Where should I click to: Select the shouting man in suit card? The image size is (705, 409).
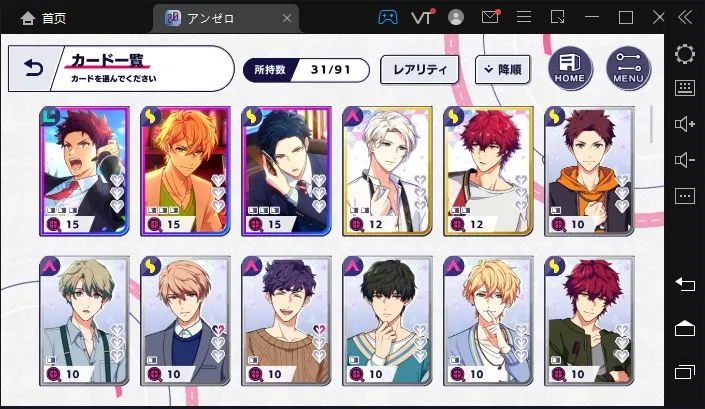85,169
